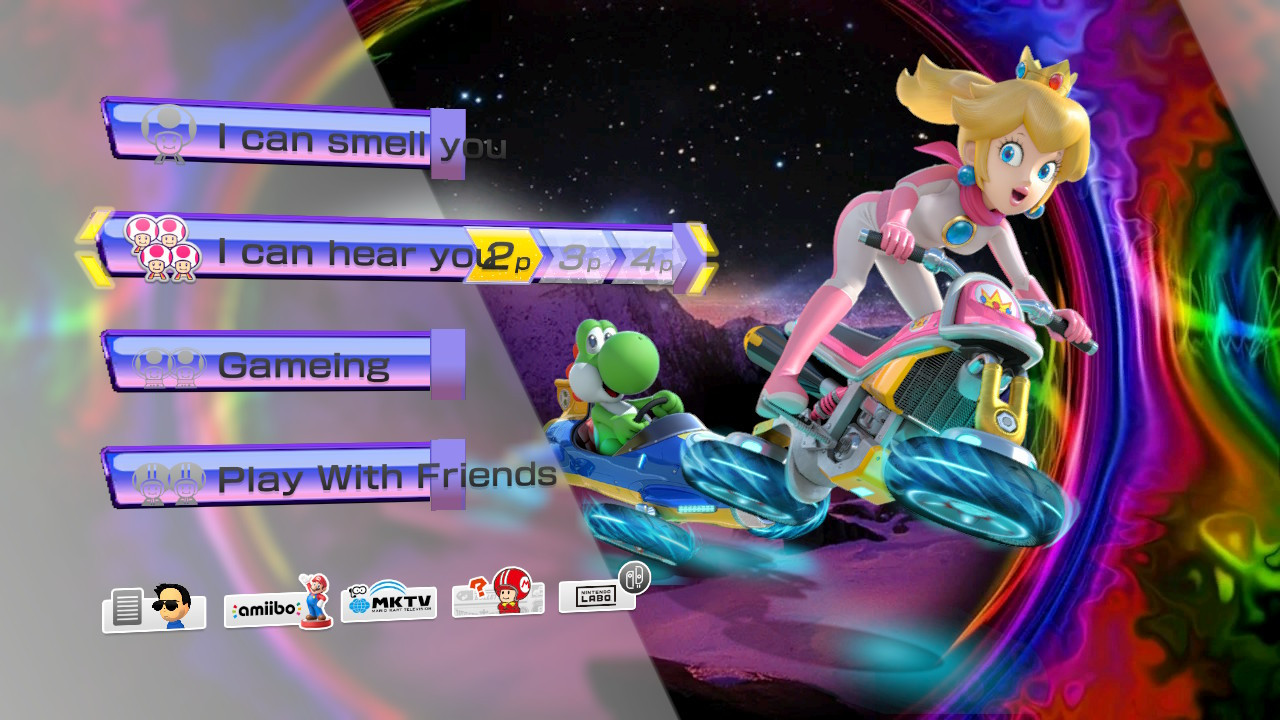
Task: Select the 'I can smell you' menu entry
Action: [300, 140]
